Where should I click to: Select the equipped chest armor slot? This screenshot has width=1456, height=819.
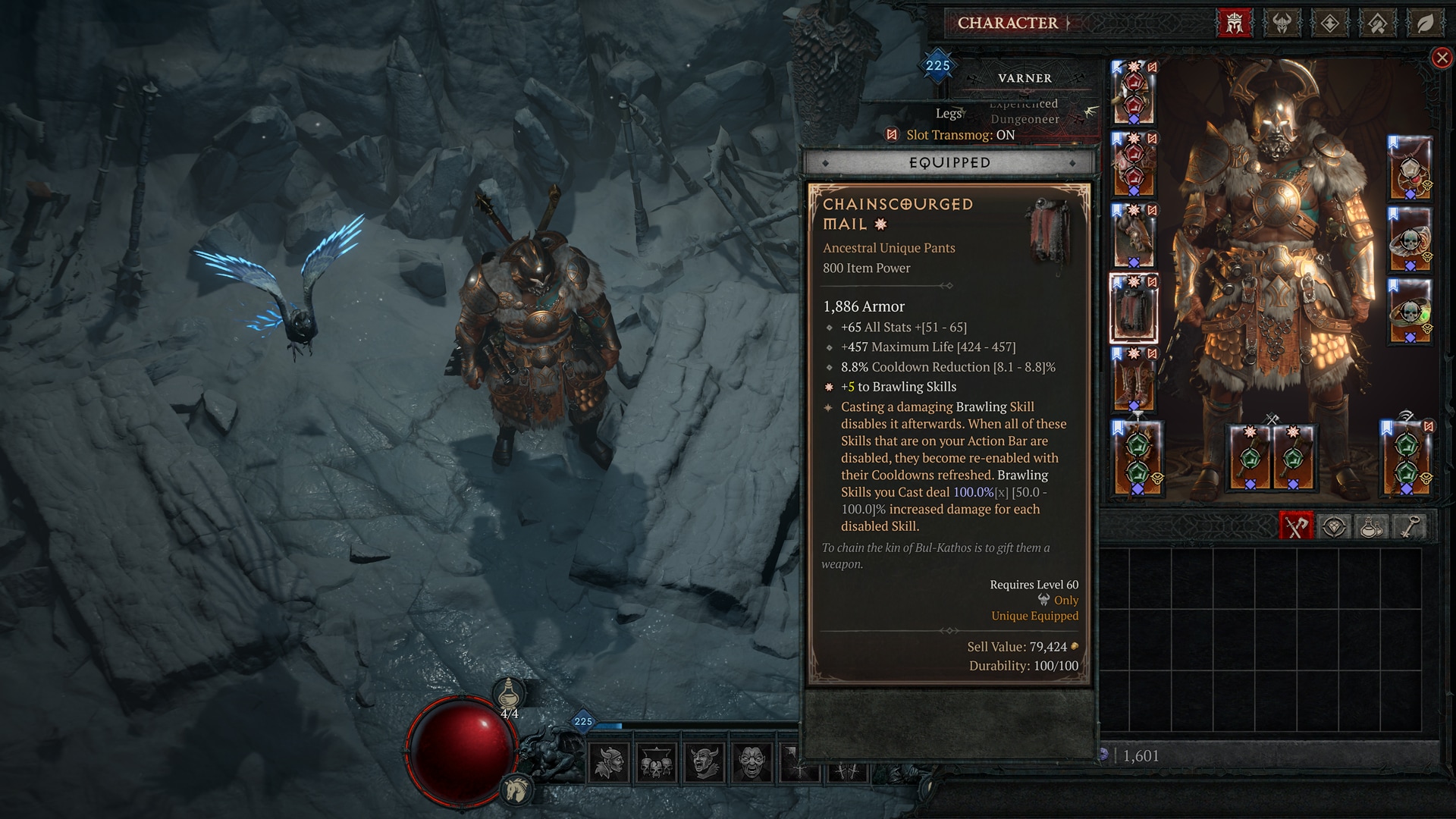coord(1134,165)
